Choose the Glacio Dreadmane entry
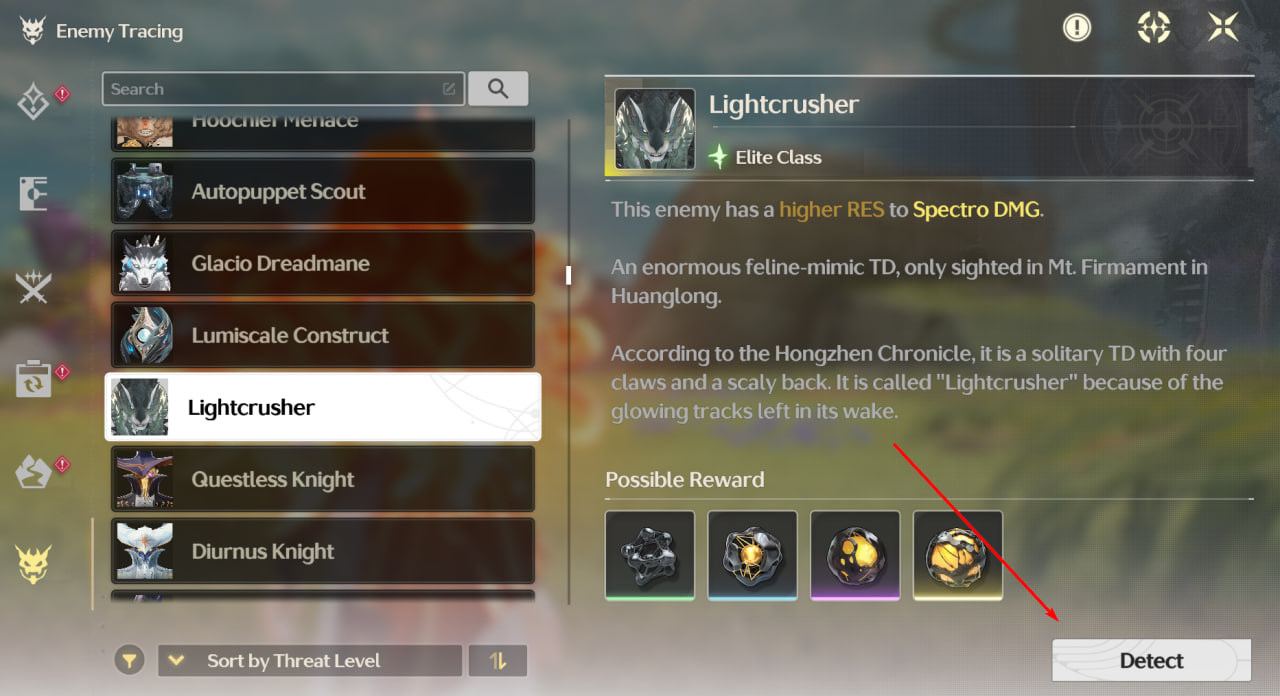This screenshot has height=696, width=1280. pos(322,264)
